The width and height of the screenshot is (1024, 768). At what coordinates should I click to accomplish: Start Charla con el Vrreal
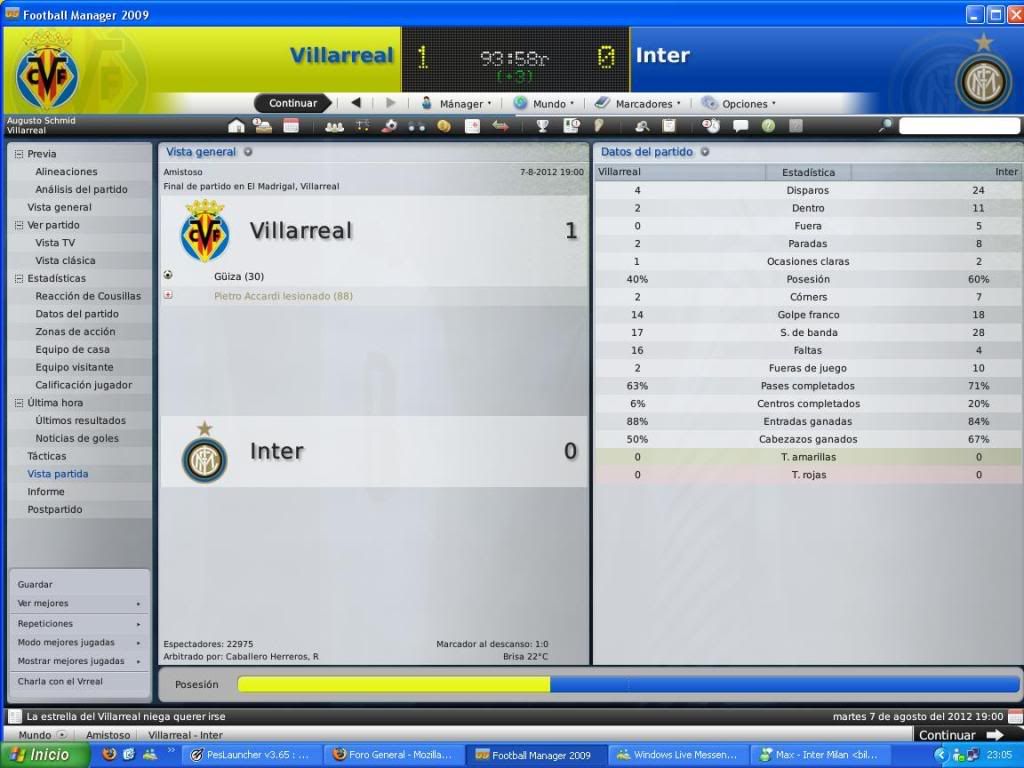(60, 681)
